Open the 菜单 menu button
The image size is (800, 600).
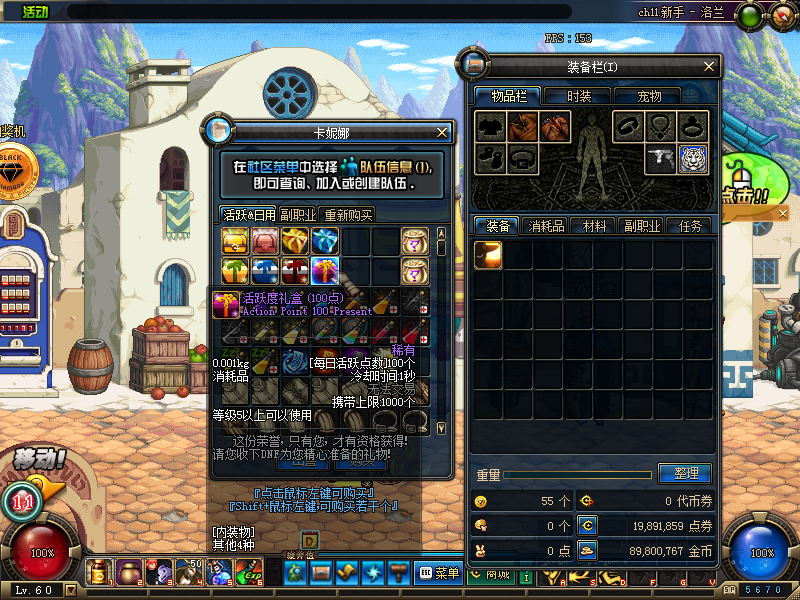click(x=439, y=573)
